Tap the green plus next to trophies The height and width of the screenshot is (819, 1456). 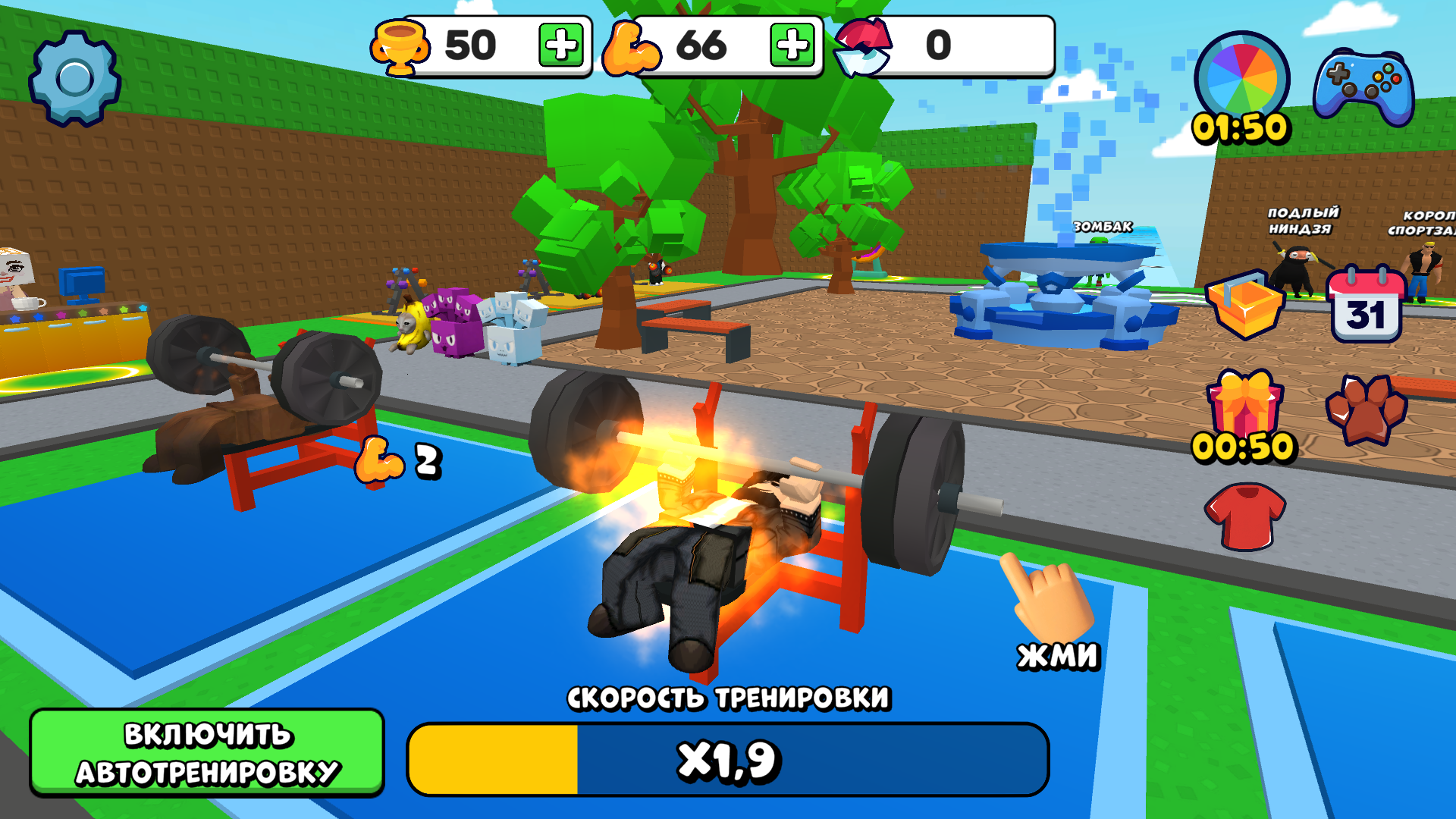click(x=561, y=45)
